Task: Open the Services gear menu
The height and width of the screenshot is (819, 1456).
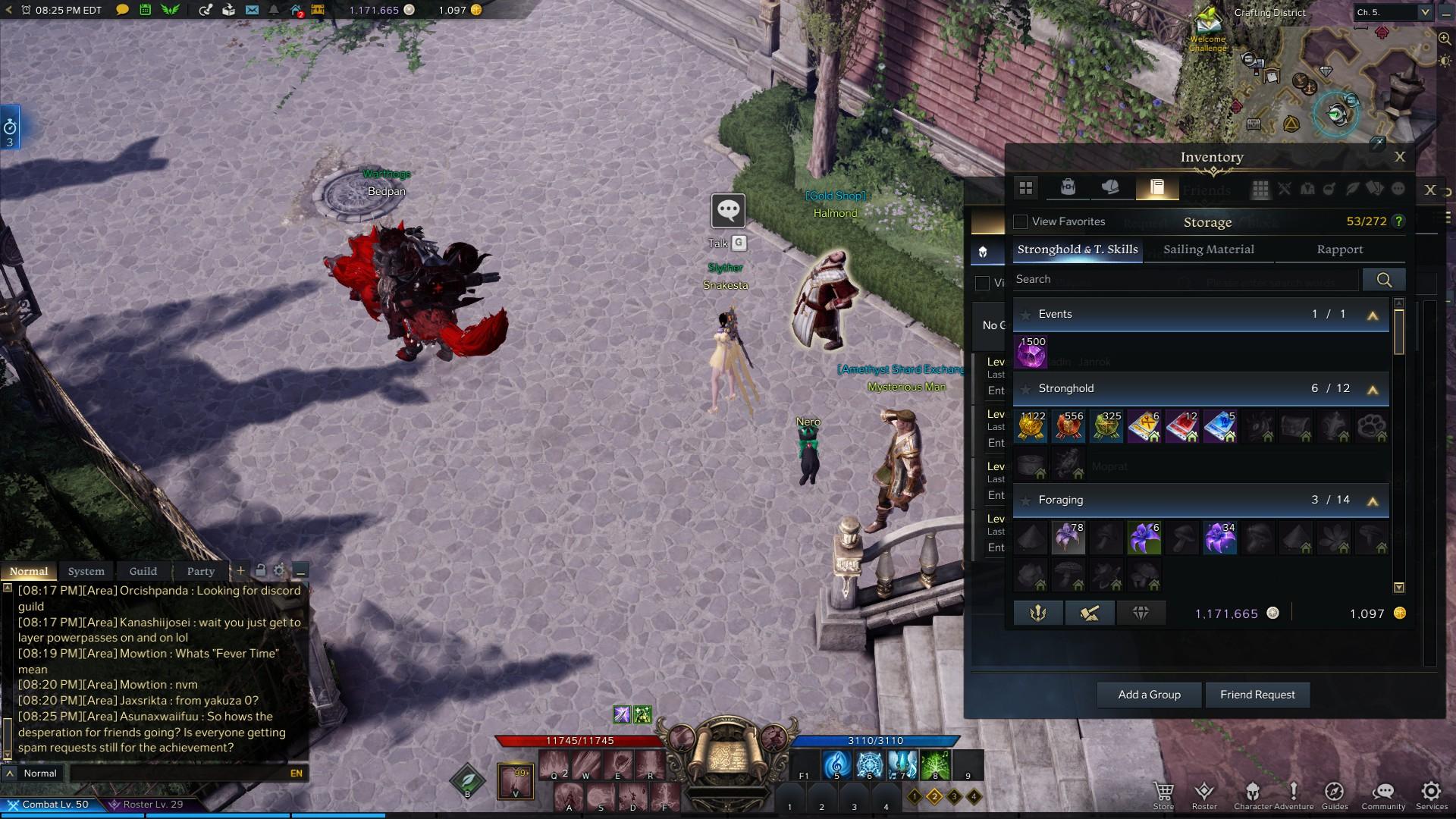Action: 1431,795
